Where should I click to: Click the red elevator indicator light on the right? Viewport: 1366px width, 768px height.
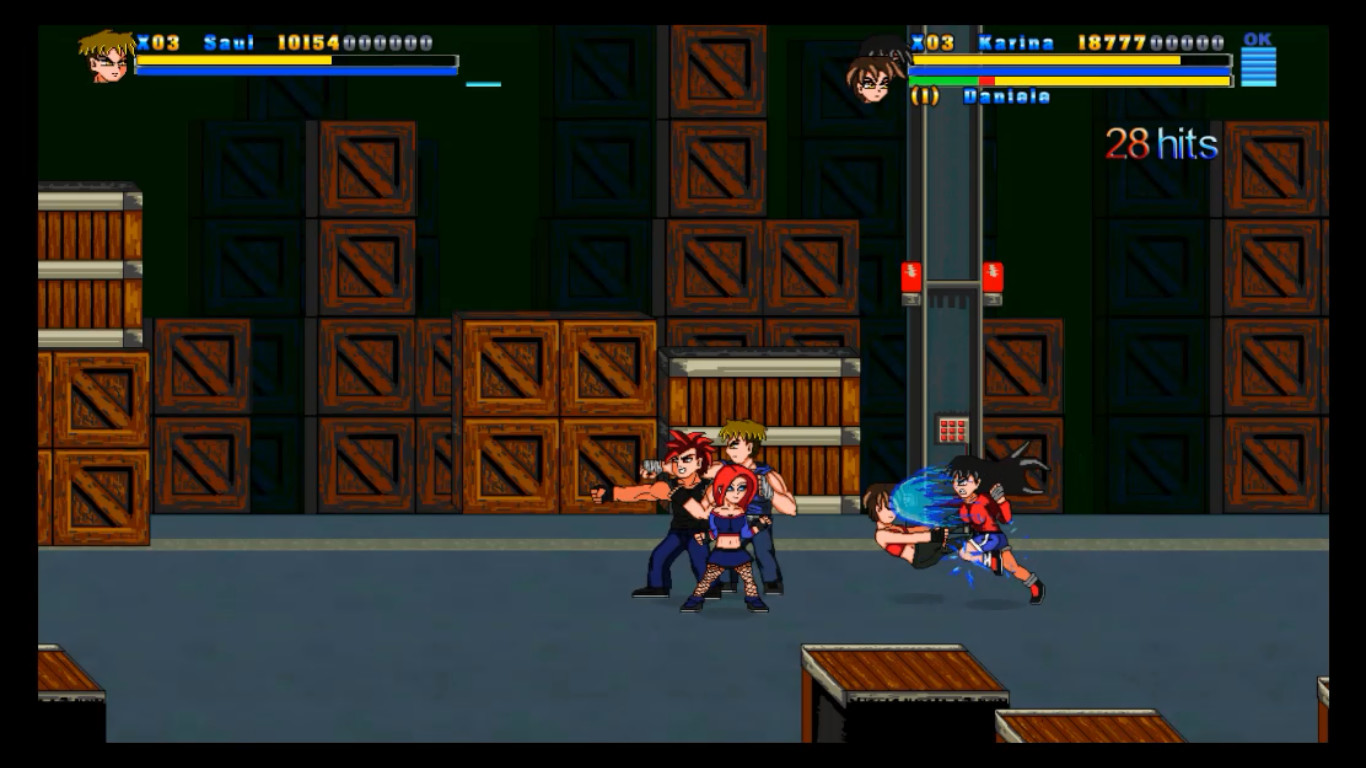coord(993,276)
